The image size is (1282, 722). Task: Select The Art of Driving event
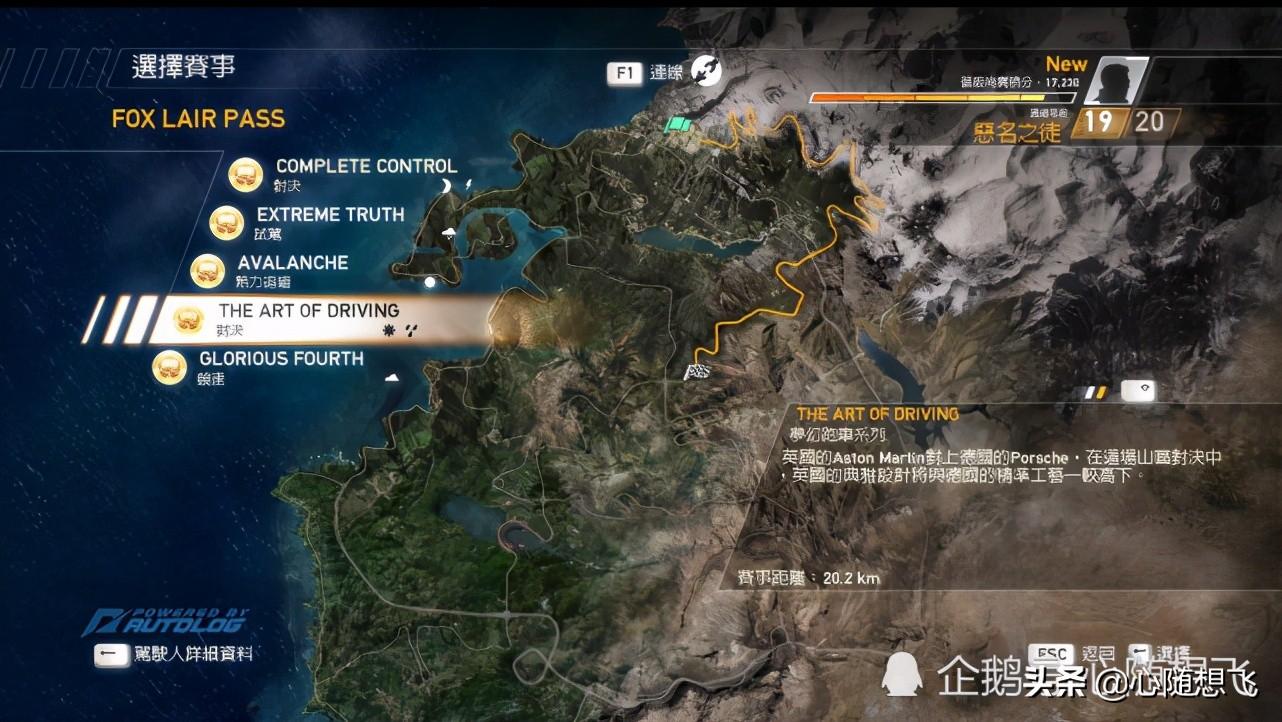(308, 311)
